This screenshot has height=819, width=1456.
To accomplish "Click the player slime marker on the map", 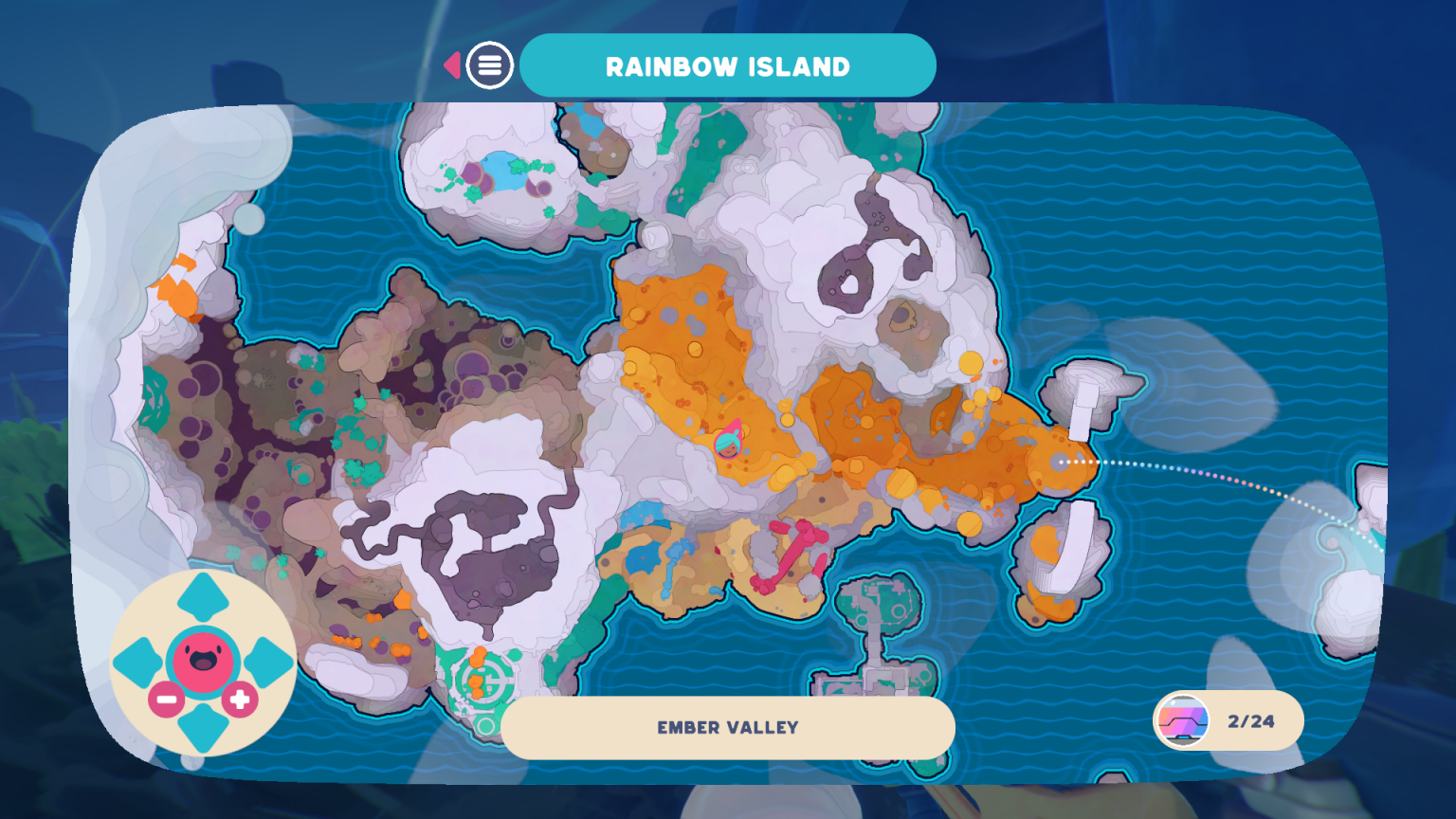I will pos(726,444).
